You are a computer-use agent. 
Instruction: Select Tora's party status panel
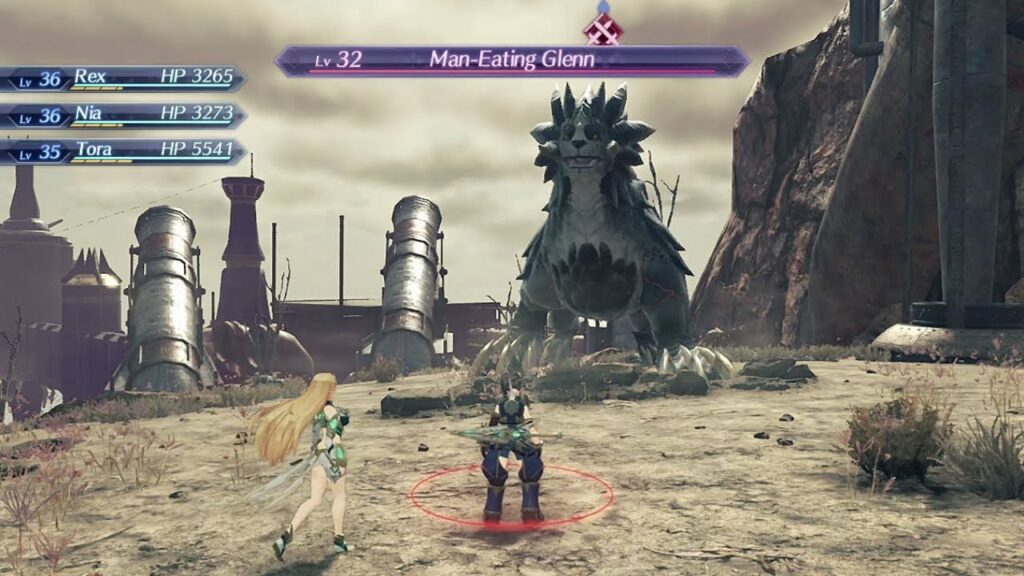point(125,152)
